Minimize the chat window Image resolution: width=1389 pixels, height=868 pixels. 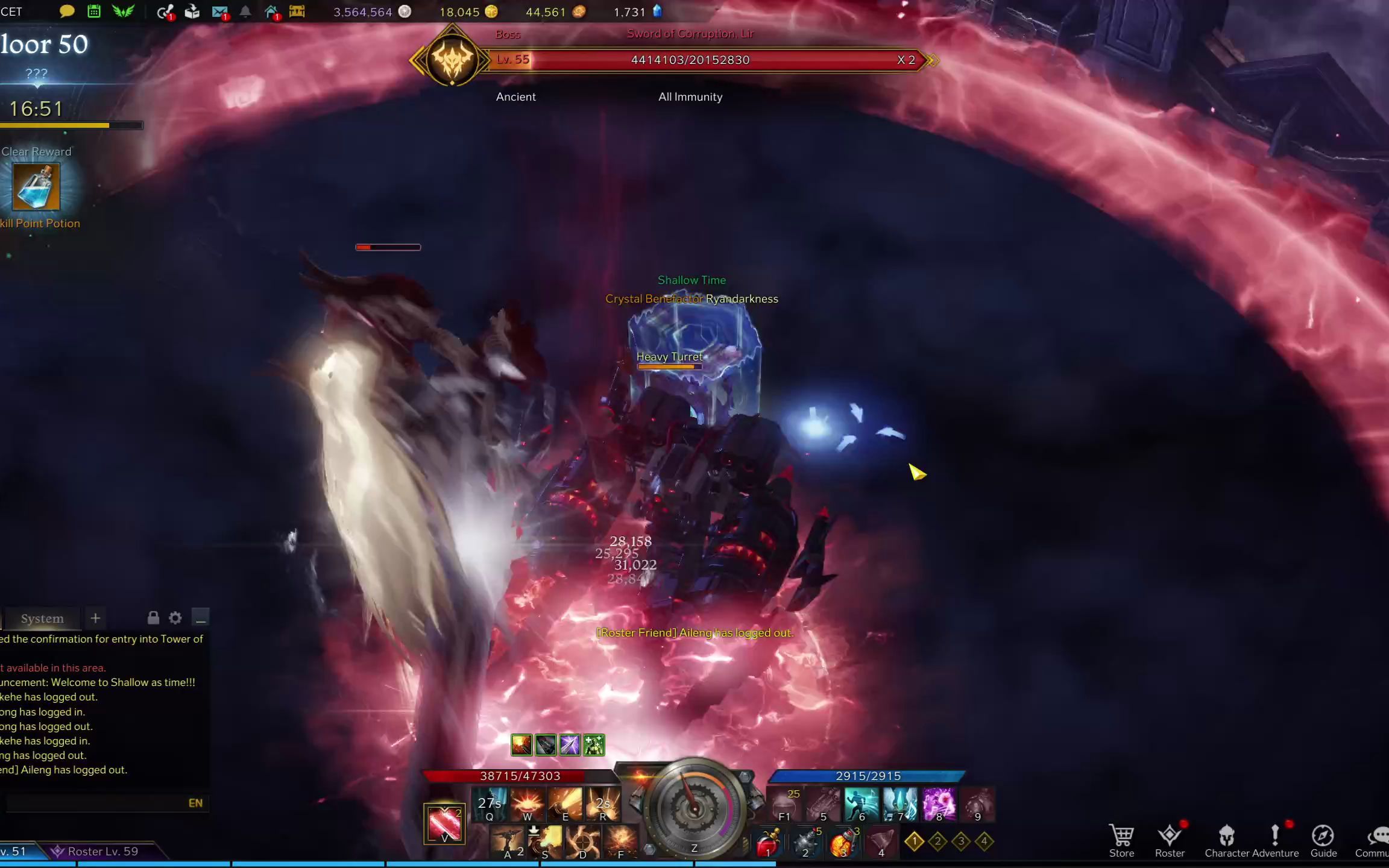(x=200, y=618)
